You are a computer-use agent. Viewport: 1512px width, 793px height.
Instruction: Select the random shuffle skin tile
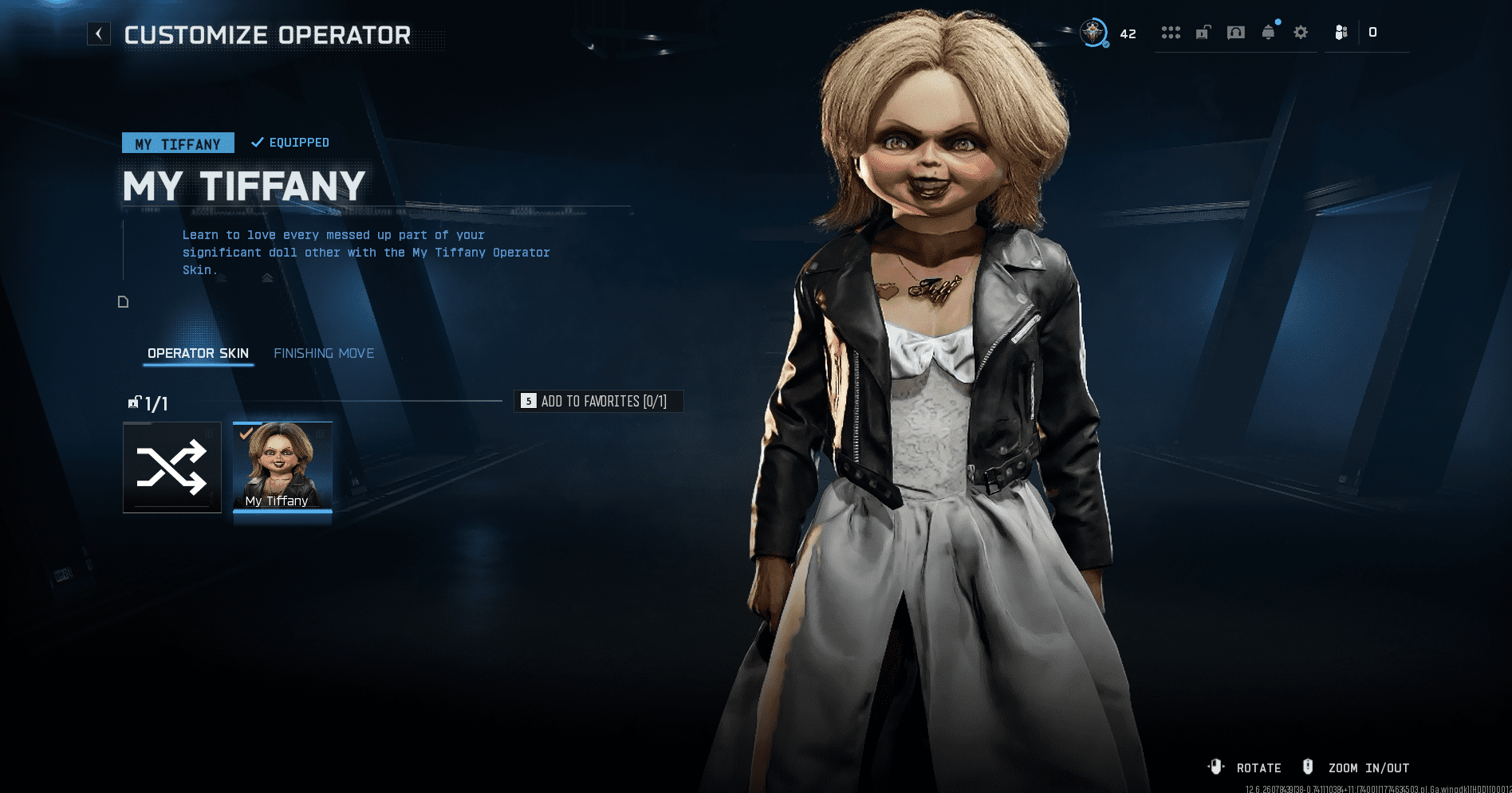click(x=172, y=467)
